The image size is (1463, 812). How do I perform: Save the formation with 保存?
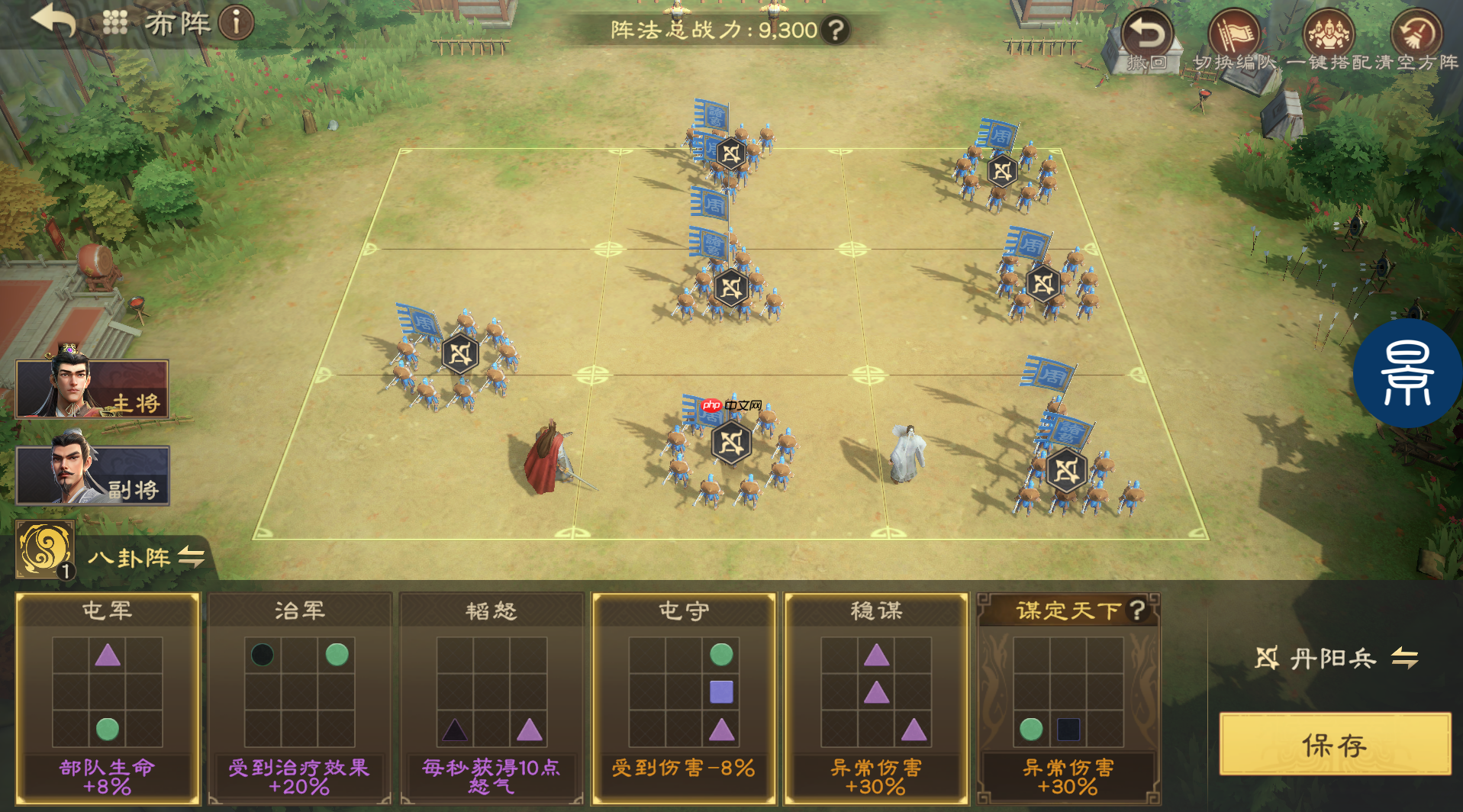(x=1335, y=744)
